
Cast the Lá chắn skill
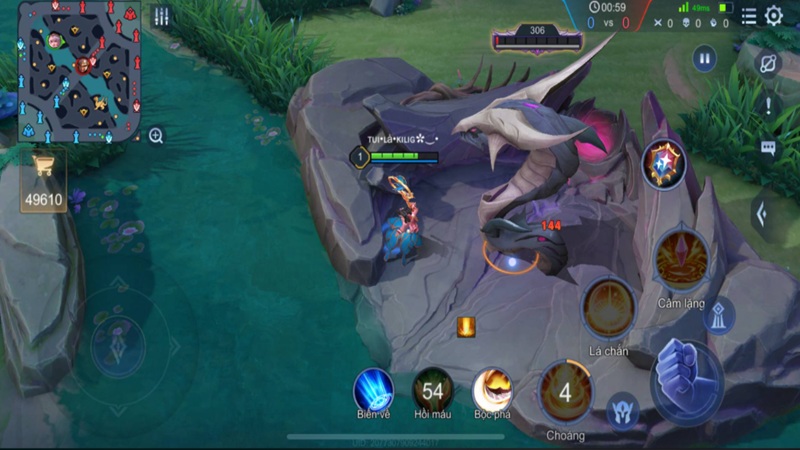(x=608, y=308)
